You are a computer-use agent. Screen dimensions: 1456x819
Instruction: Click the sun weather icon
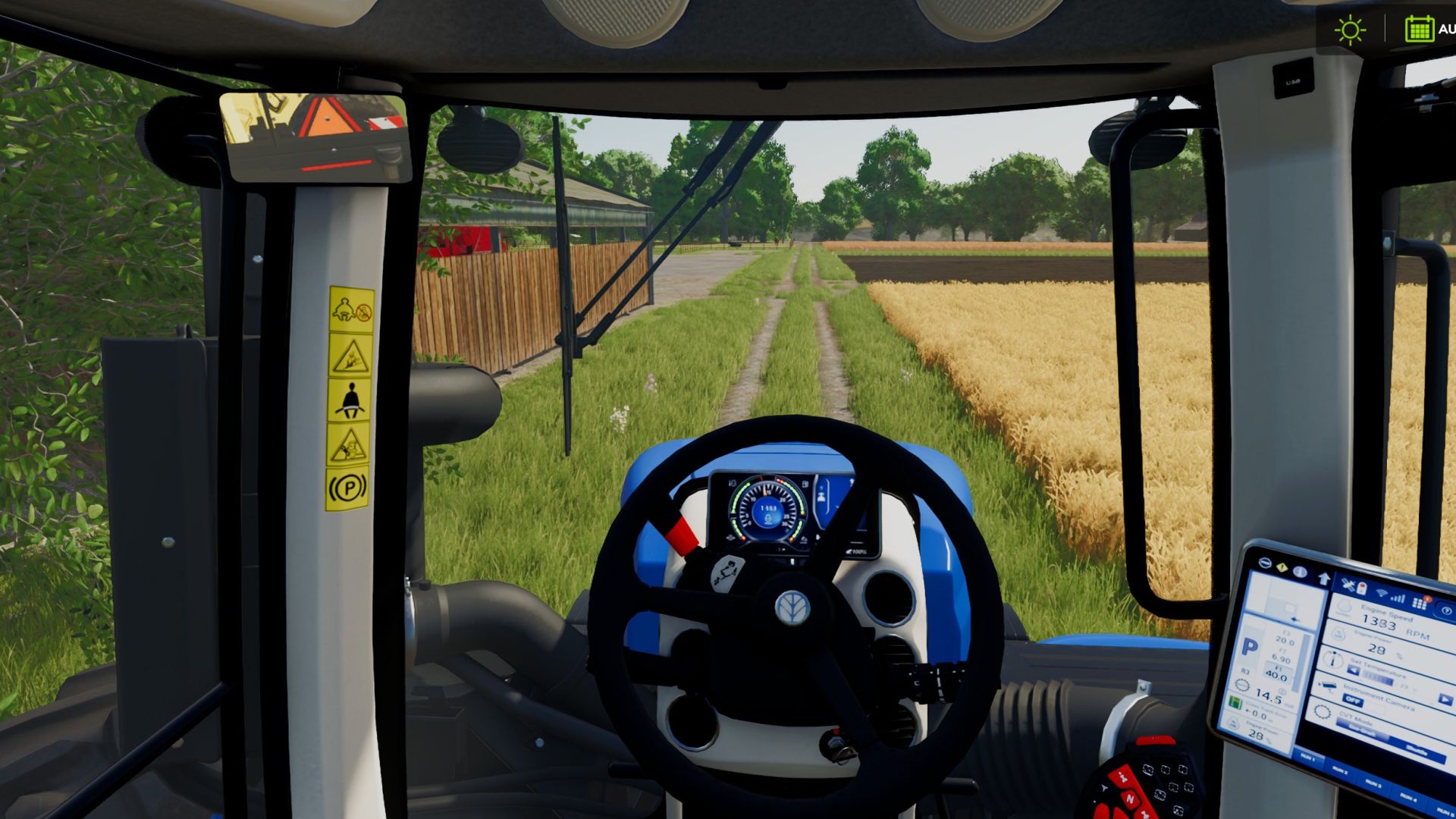[x=1350, y=30]
